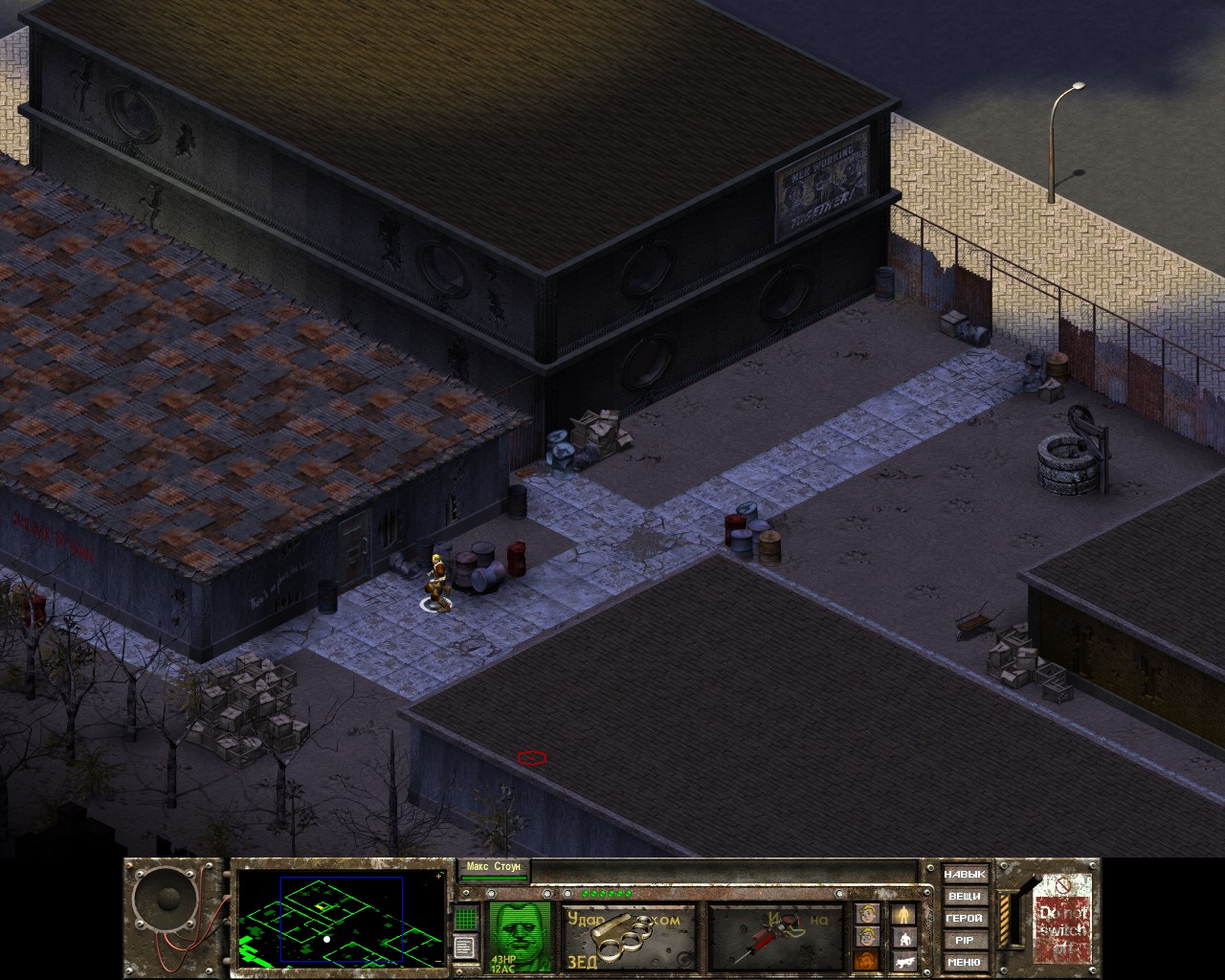
Task: Select the stimpak syringe item slot
Action: click(x=775, y=938)
